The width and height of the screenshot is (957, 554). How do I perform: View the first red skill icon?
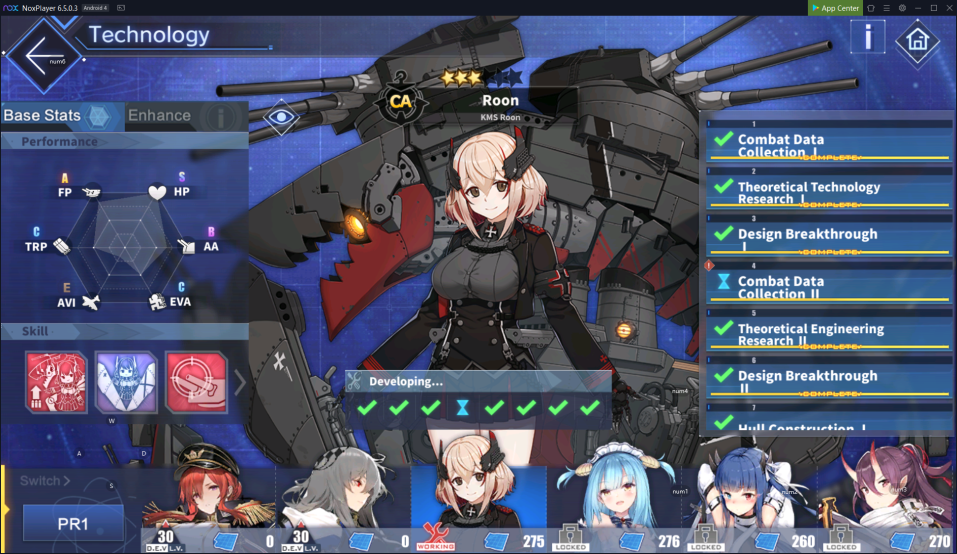[x=57, y=381]
